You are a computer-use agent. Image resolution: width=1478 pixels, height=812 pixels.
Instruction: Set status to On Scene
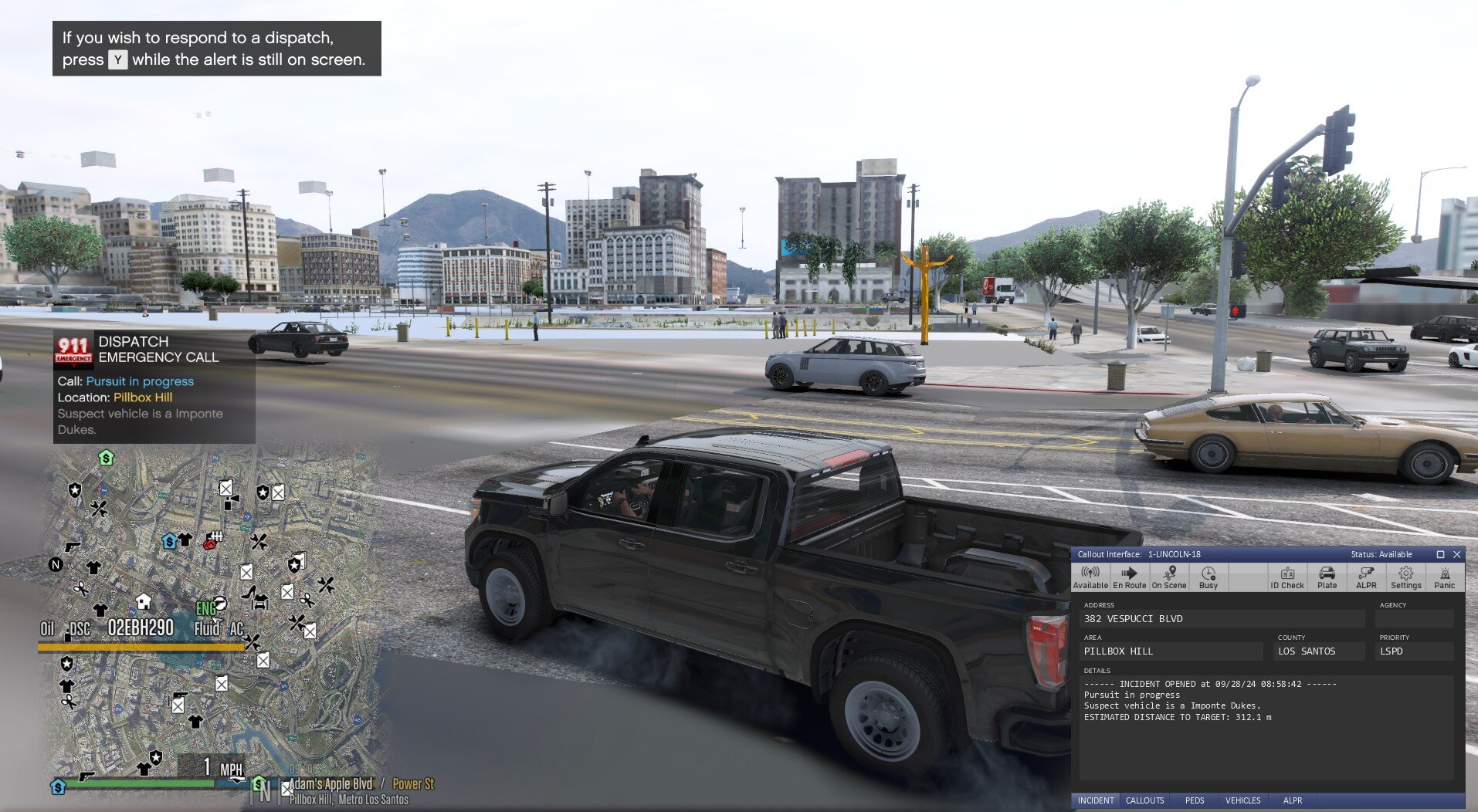1169,577
